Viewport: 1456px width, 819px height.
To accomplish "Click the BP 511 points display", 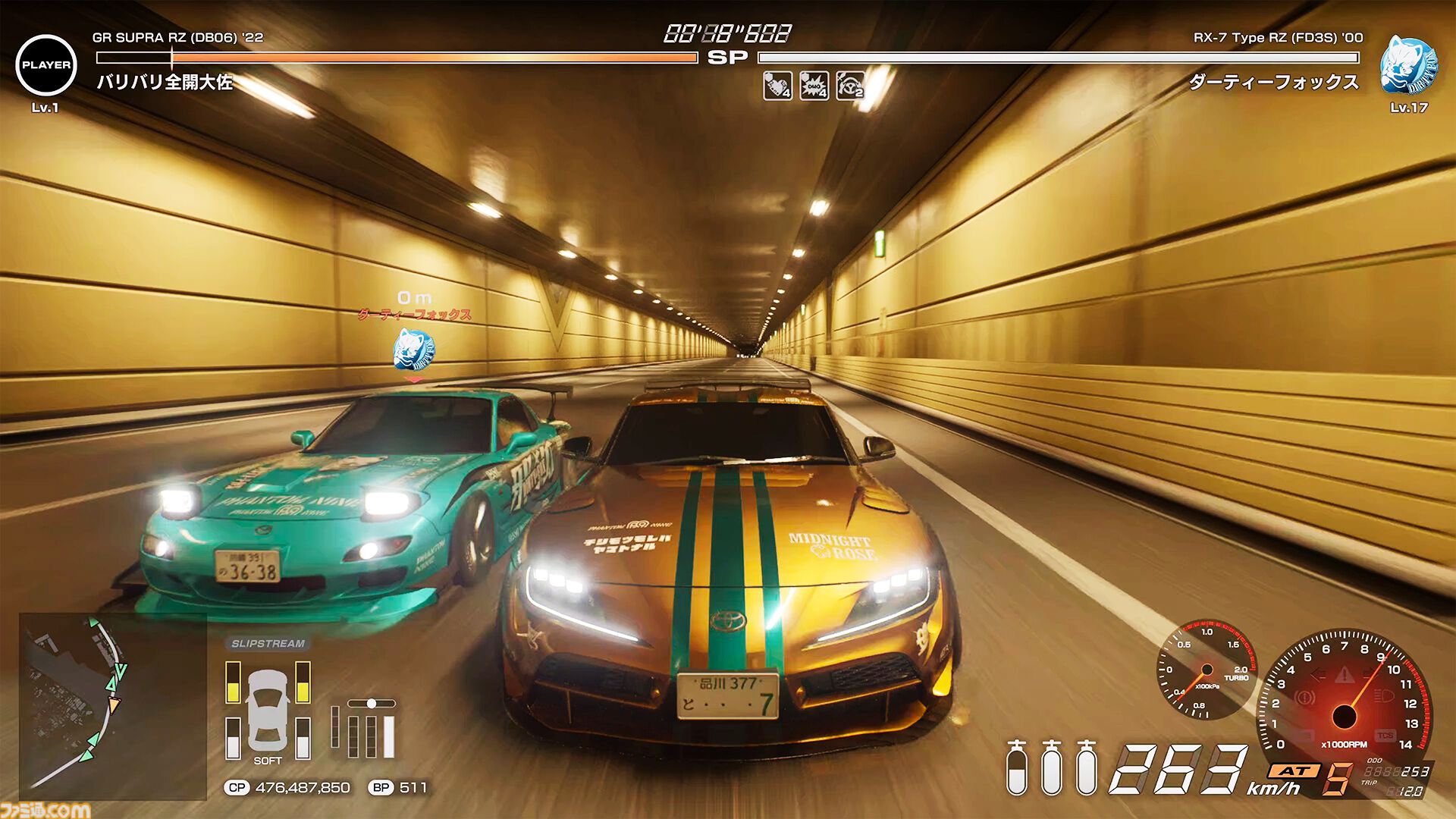I will click(397, 789).
